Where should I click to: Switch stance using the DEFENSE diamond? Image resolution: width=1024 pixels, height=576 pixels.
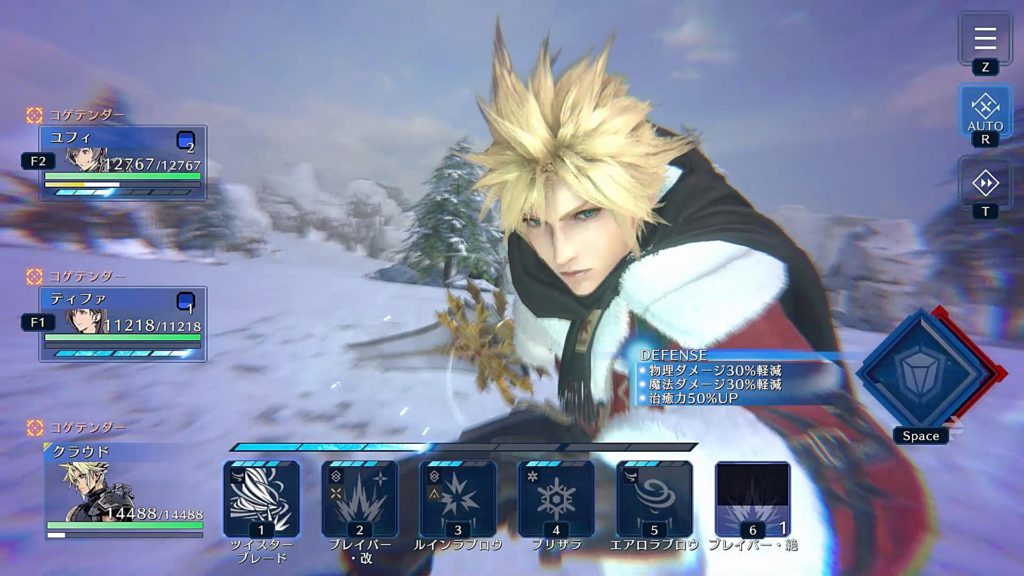[x=920, y=369]
